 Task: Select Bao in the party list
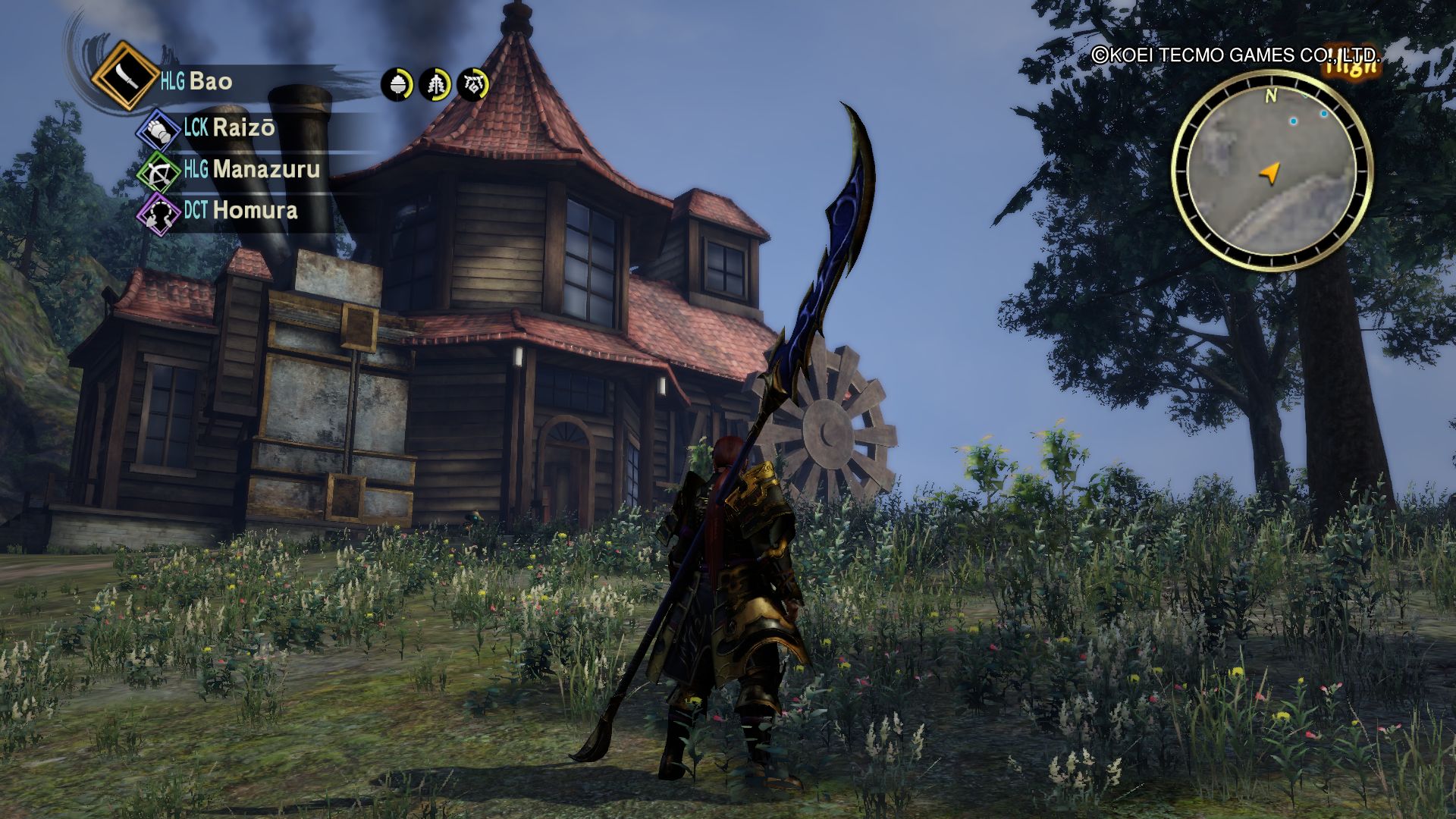(x=210, y=81)
